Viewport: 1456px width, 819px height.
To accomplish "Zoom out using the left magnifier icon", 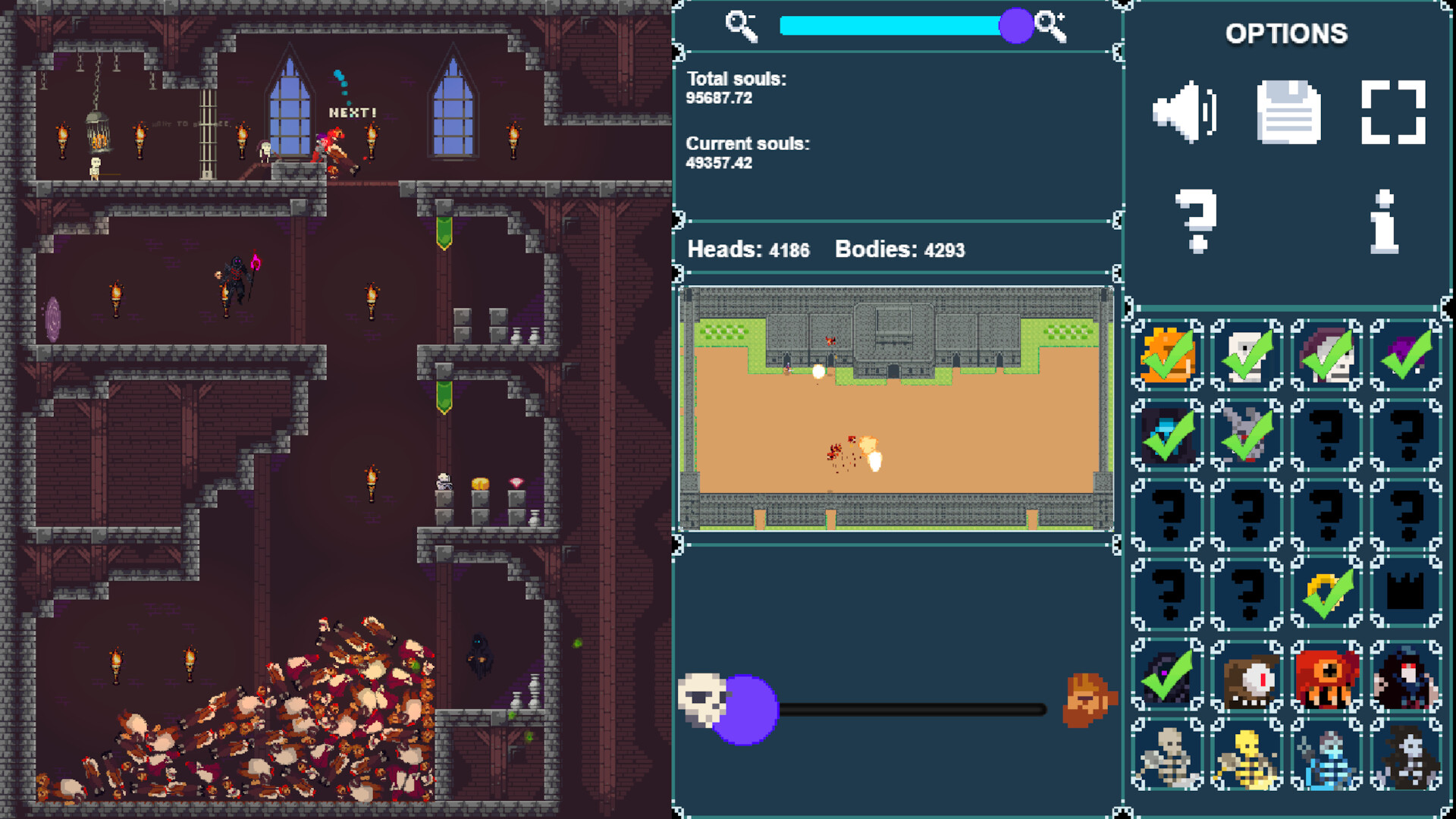I will [739, 25].
